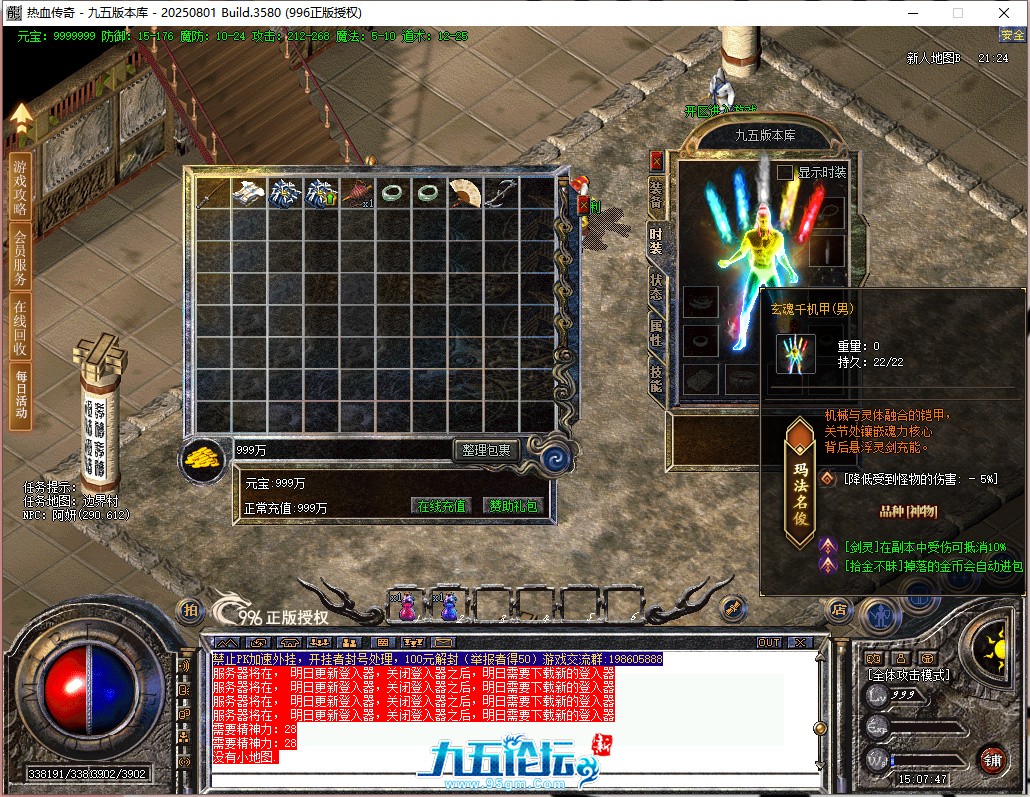Open the 店 shop button
The image size is (1030, 797).
pyautogui.click(x=839, y=609)
